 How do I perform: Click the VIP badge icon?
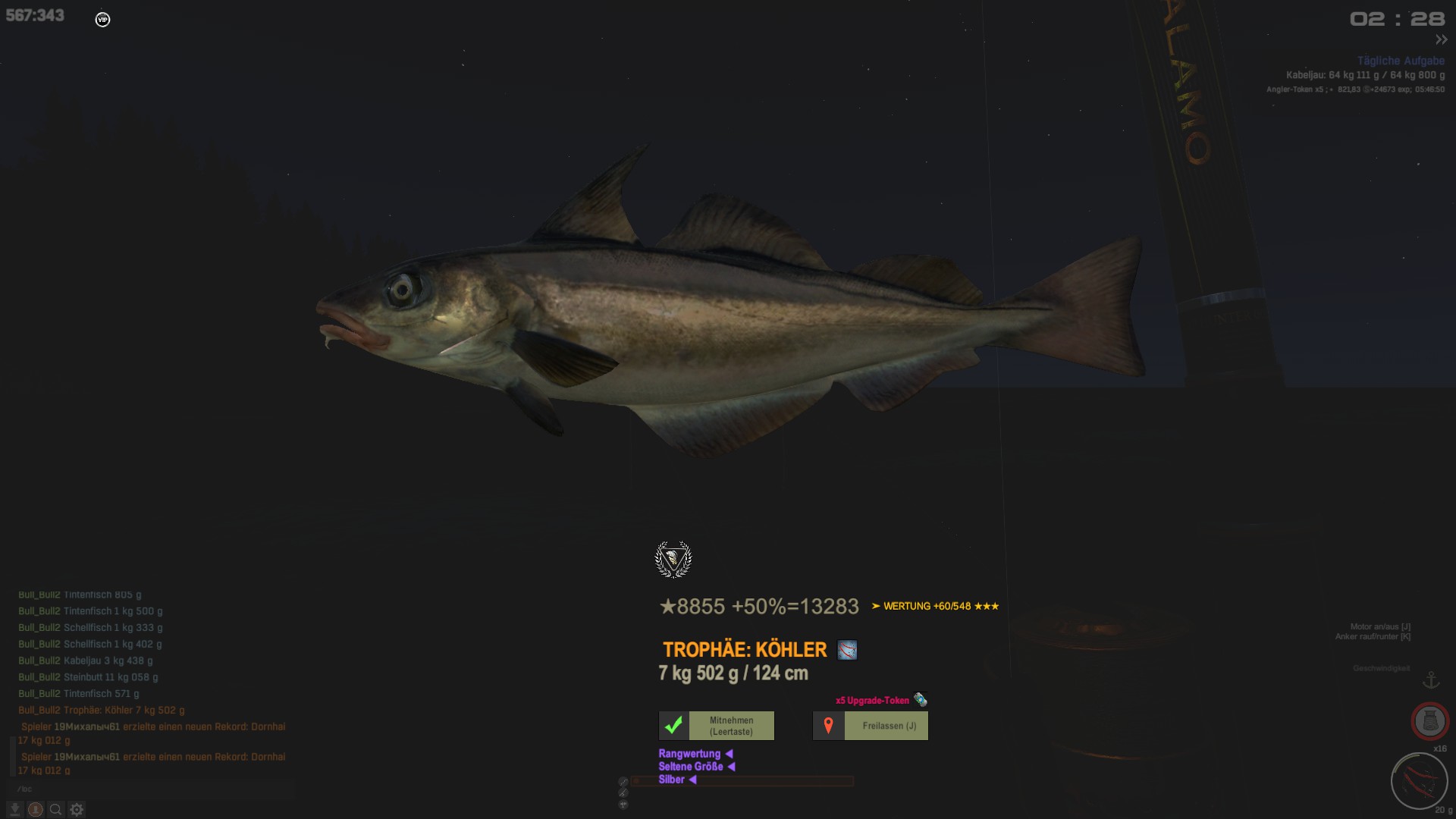(102, 20)
